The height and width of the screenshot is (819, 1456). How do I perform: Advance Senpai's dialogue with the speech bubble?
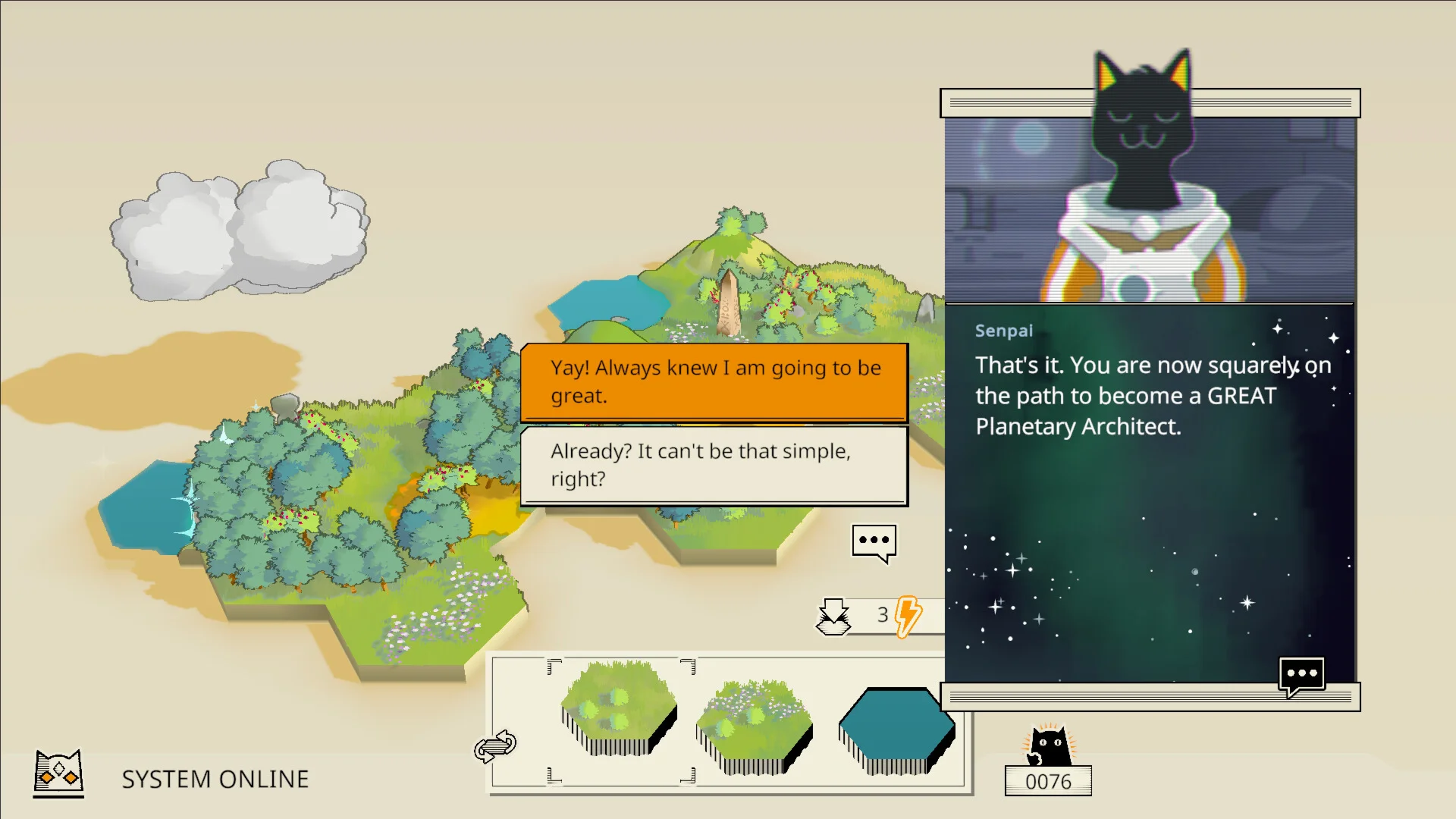coord(1301,675)
